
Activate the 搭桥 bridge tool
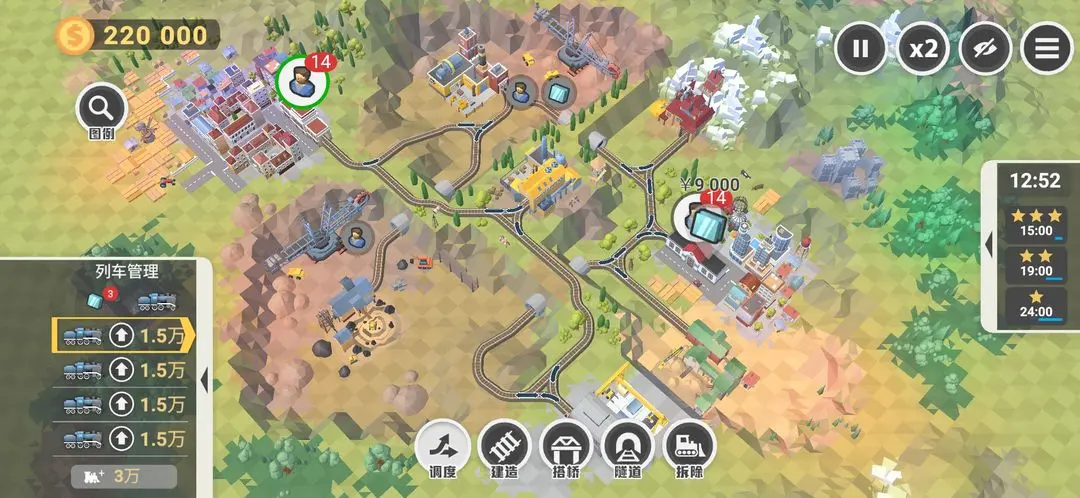tap(567, 447)
